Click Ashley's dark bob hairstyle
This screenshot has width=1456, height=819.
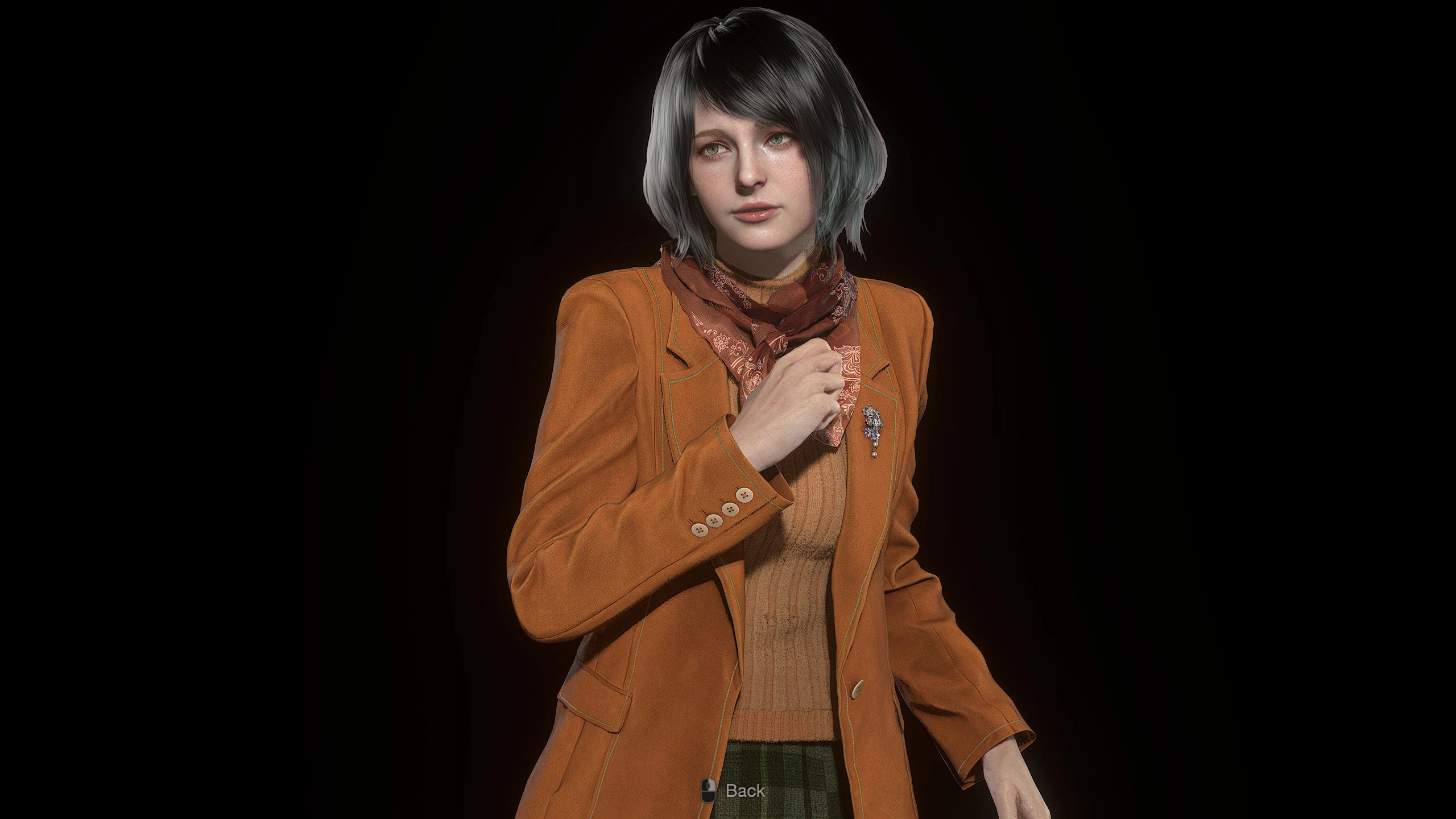point(734,74)
